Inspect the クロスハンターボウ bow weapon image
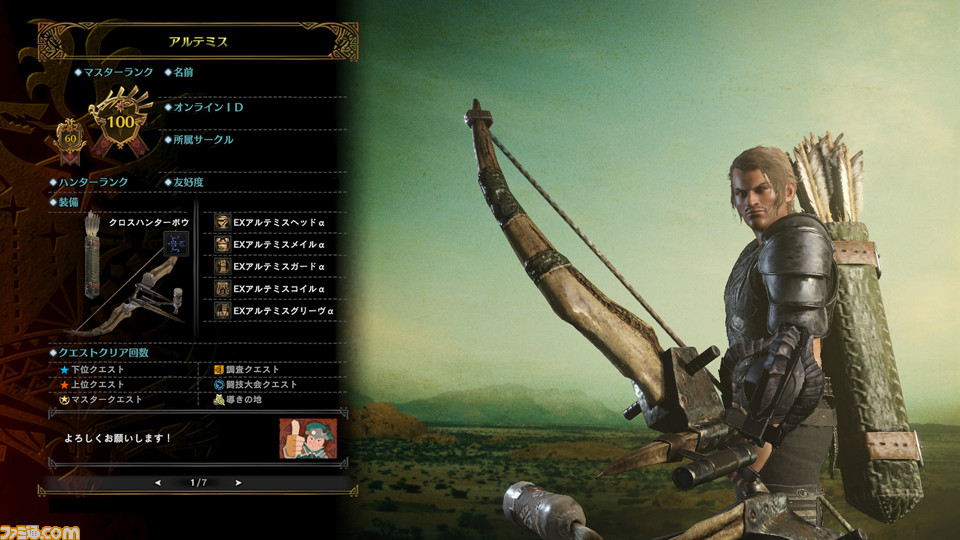This screenshot has height=540, width=960. [x=130, y=280]
